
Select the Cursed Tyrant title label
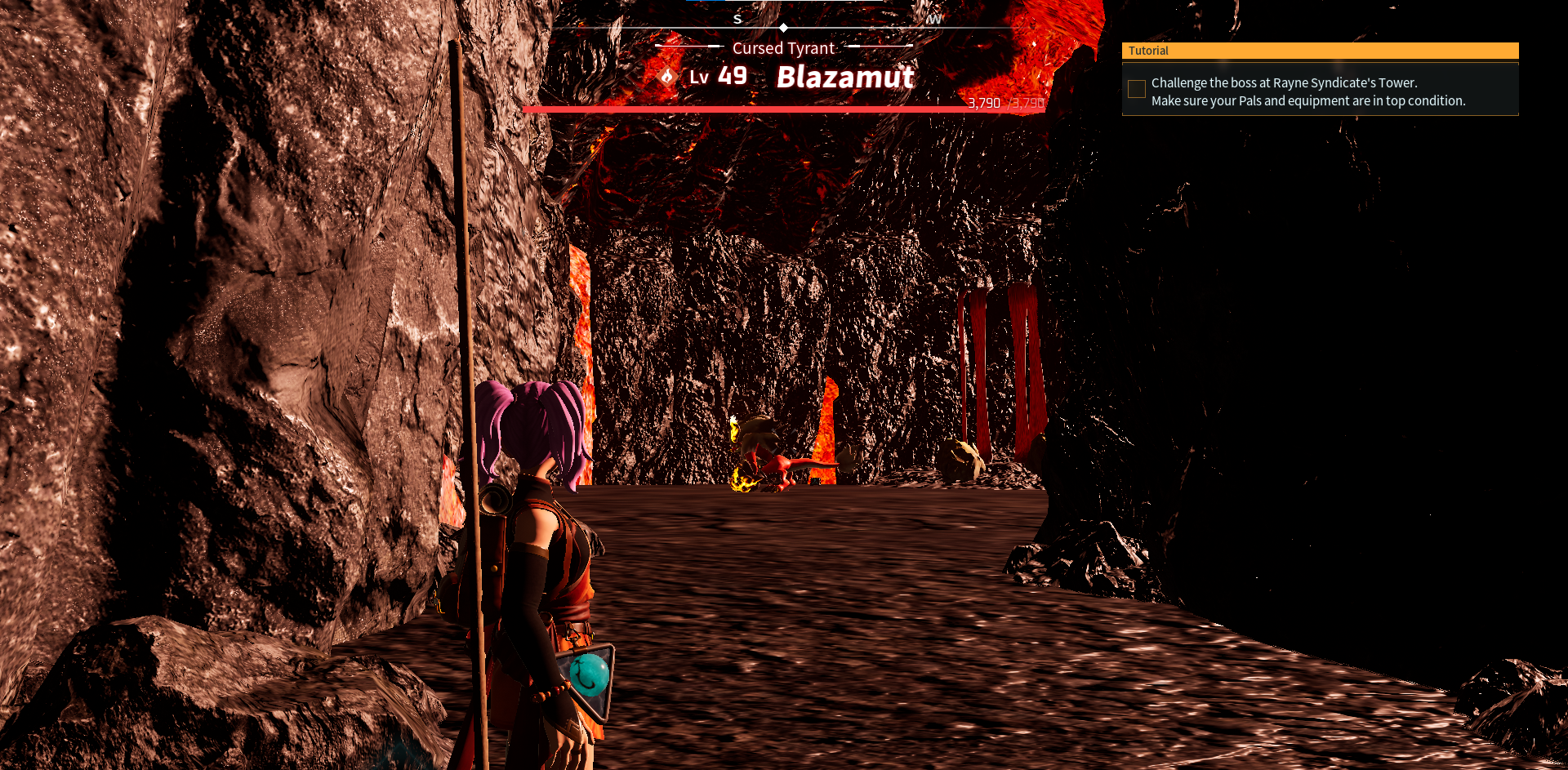pyautogui.click(x=783, y=48)
